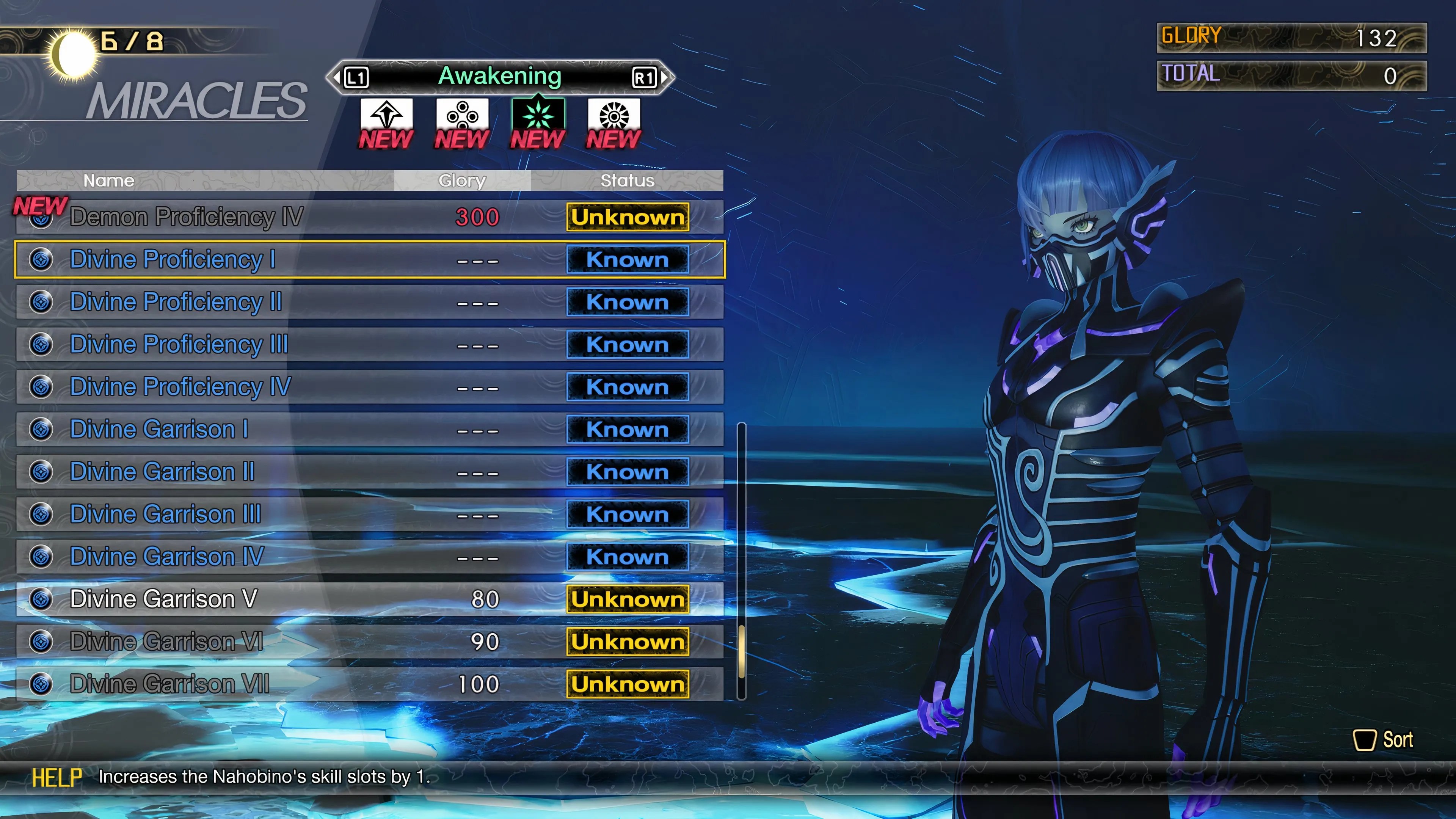Toggle the Known status of Divine Proficiency I
The width and height of the screenshot is (1456, 819).
click(628, 260)
